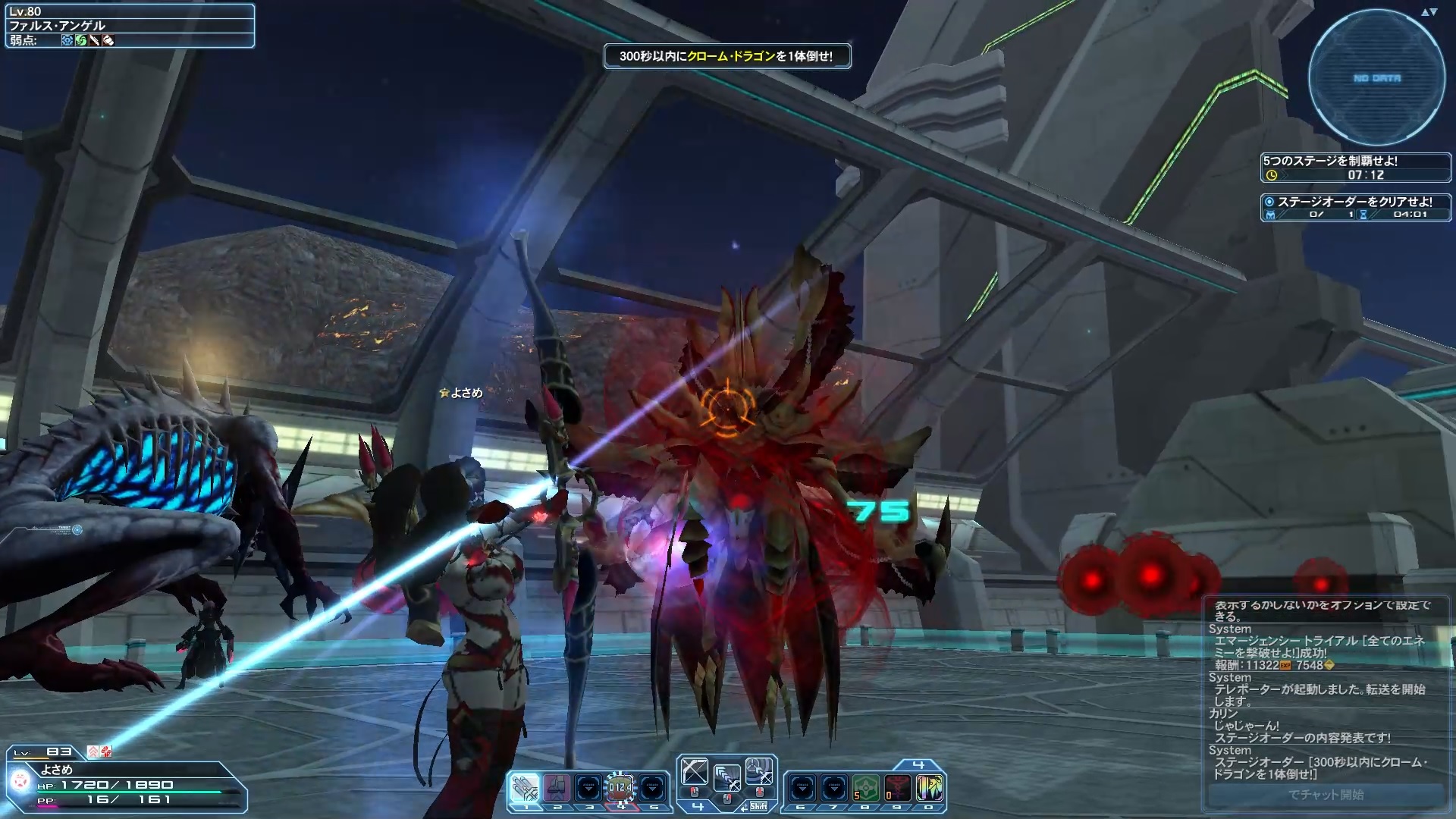Click the chat start input bar
This screenshot has width=1456, height=819.
tap(1326, 795)
